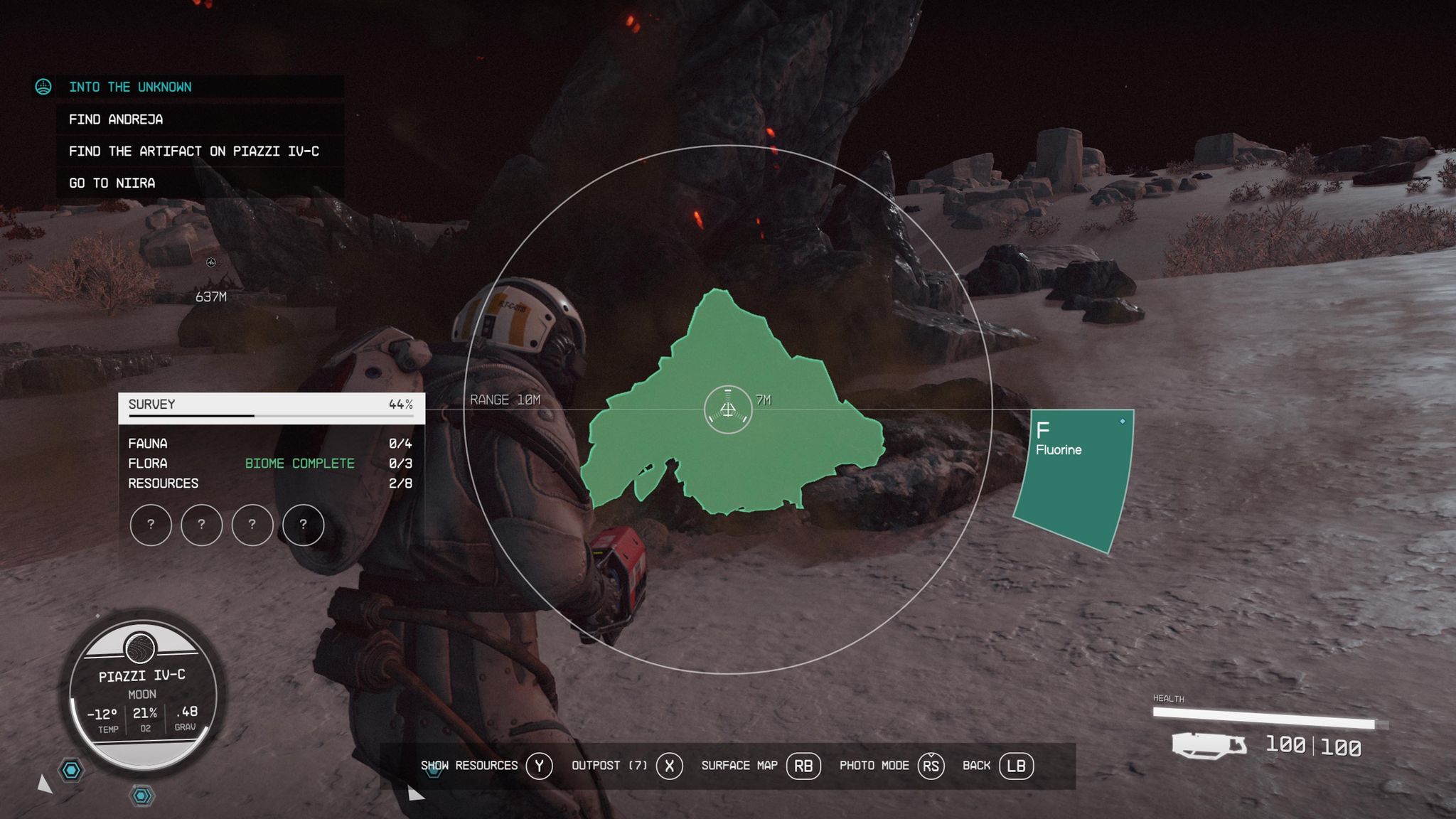Click the scanner icon beside Into the Unknown
The width and height of the screenshot is (1456, 819).
point(44,87)
